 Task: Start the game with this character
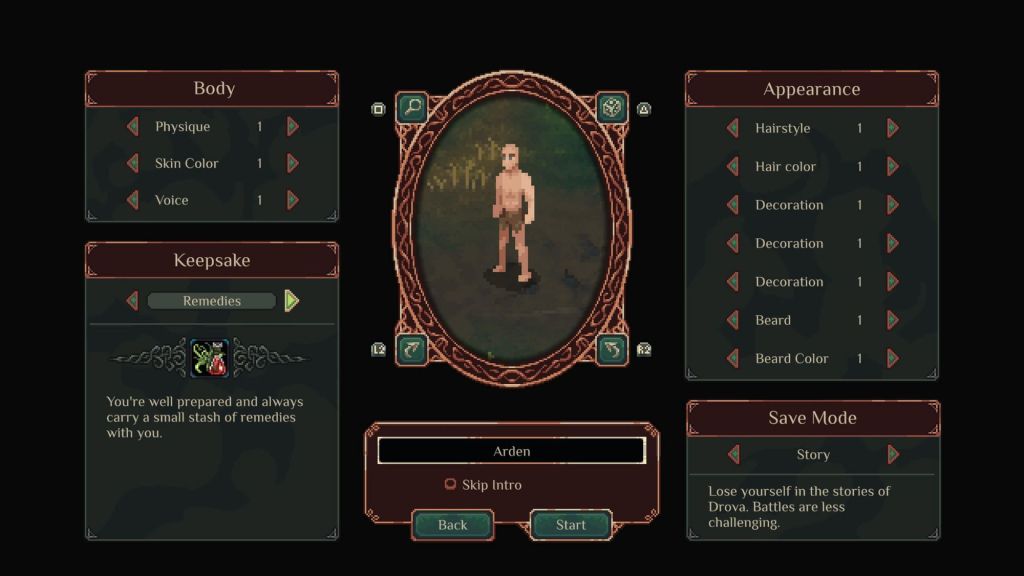pos(571,525)
